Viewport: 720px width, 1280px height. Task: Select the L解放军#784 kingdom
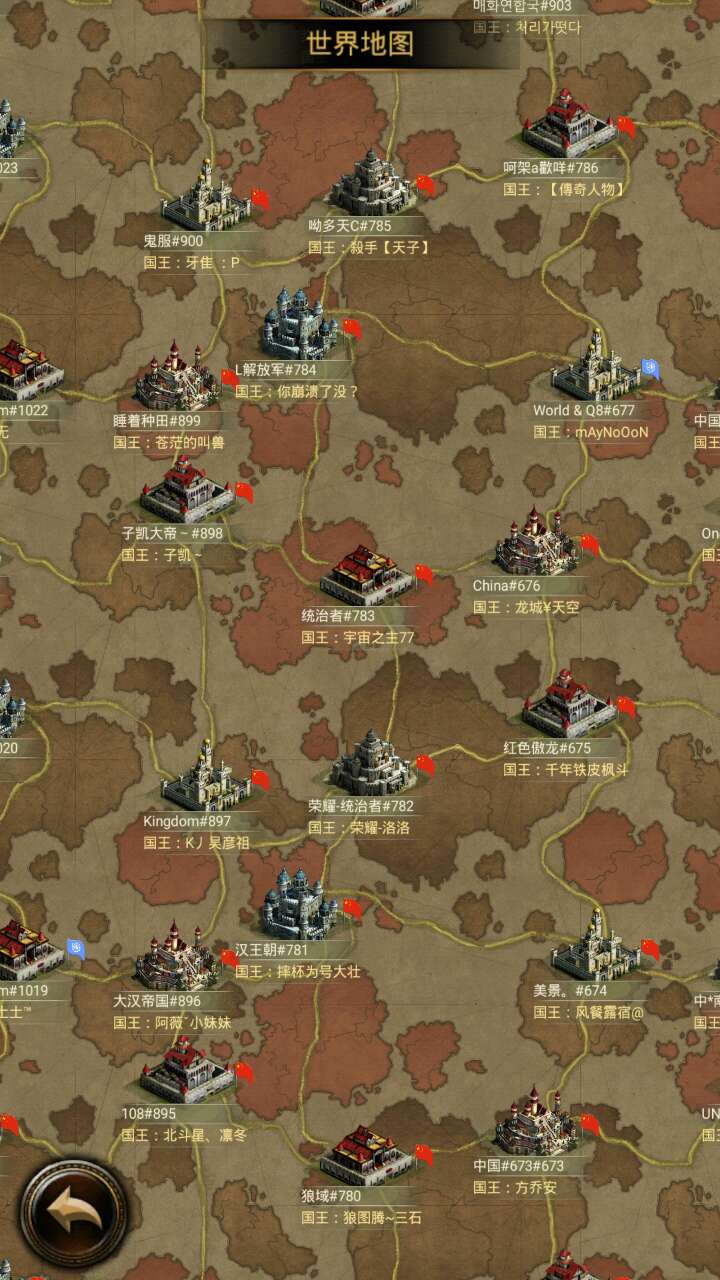point(298,324)
